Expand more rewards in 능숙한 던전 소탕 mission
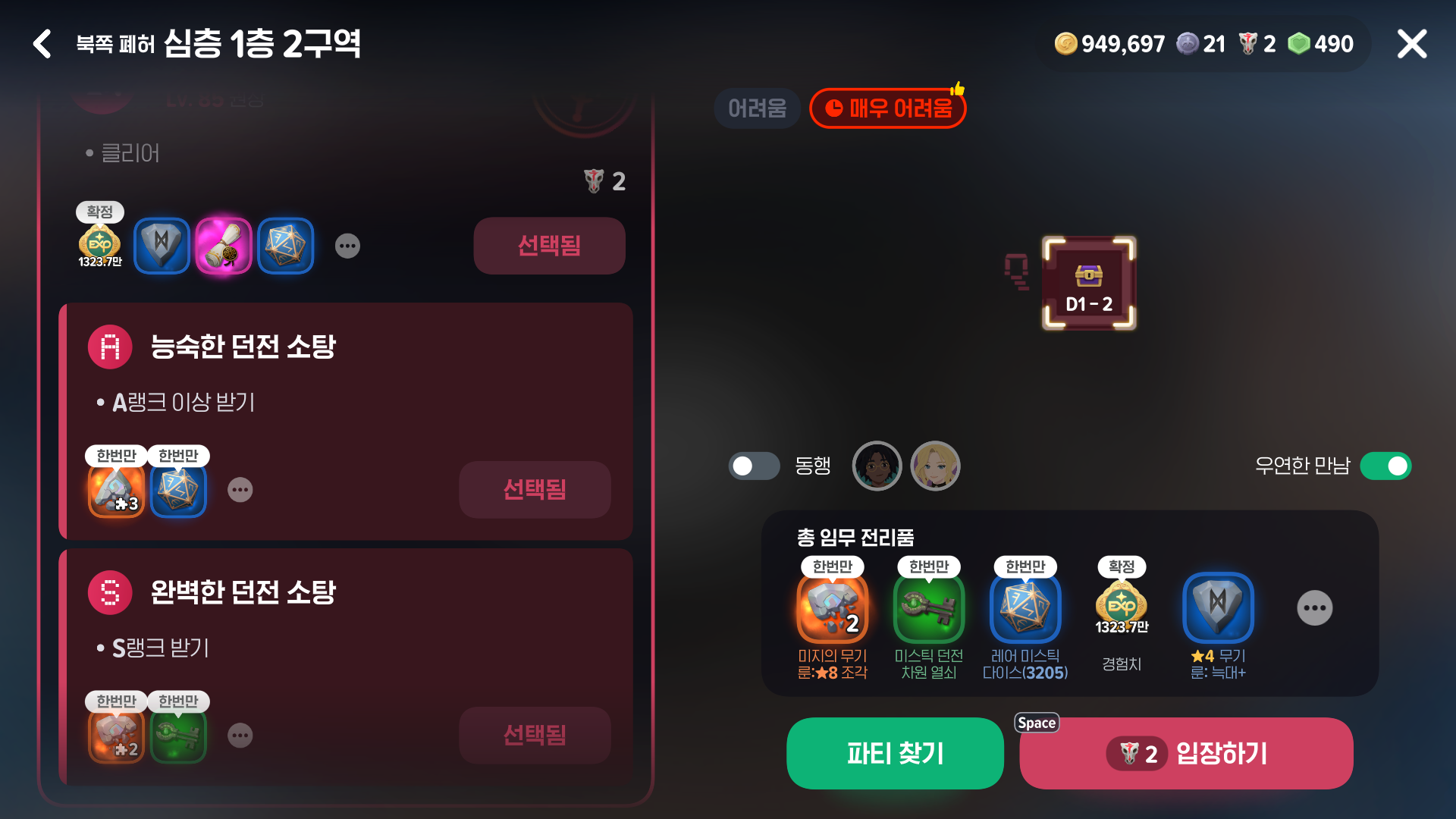1456x819 pixels. (240, 490)
